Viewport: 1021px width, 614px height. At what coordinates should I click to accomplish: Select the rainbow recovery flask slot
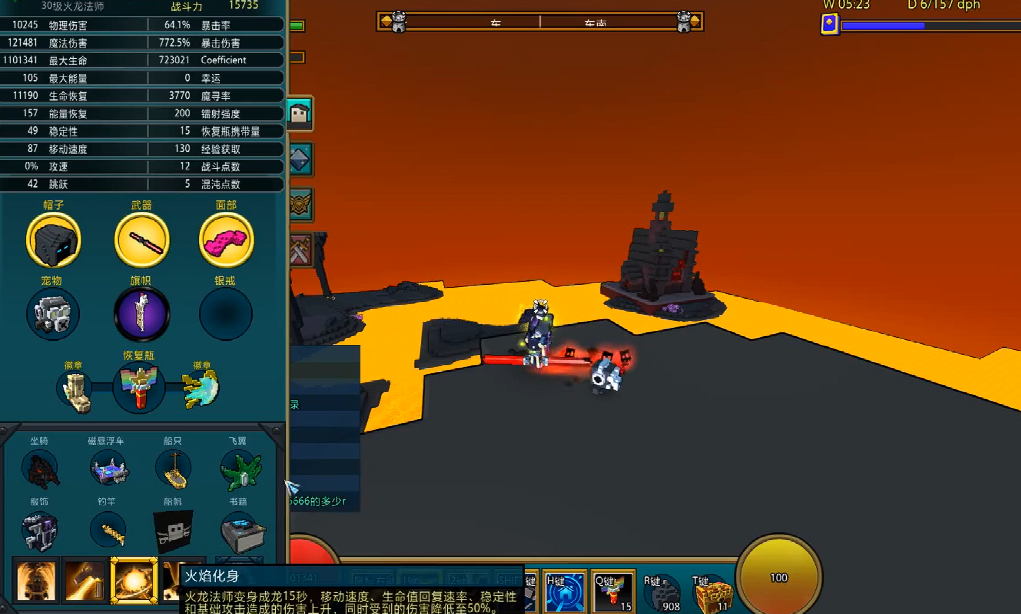tap(139, 387)
